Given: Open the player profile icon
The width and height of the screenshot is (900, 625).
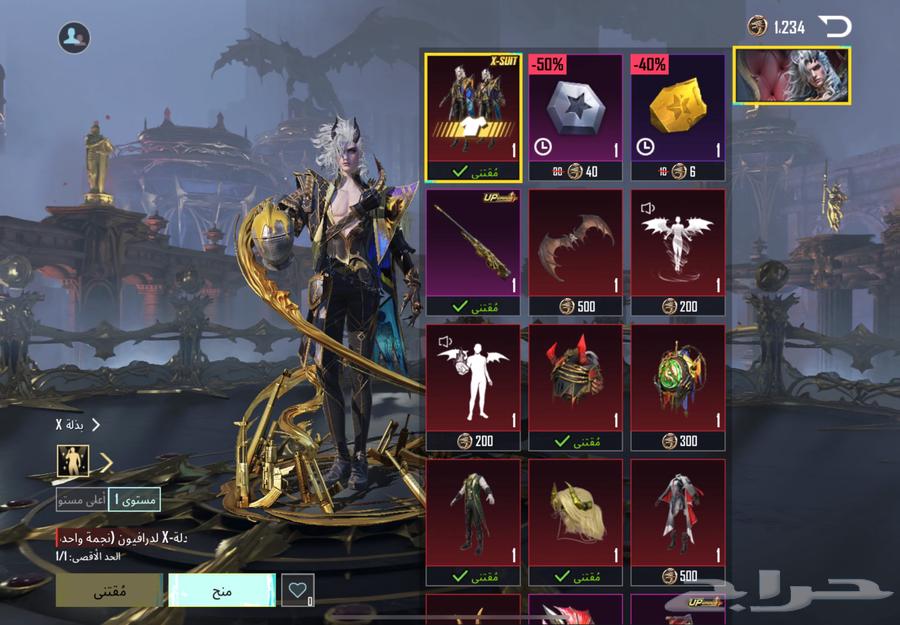Looking at the screenshot, I should click(74, 38).
